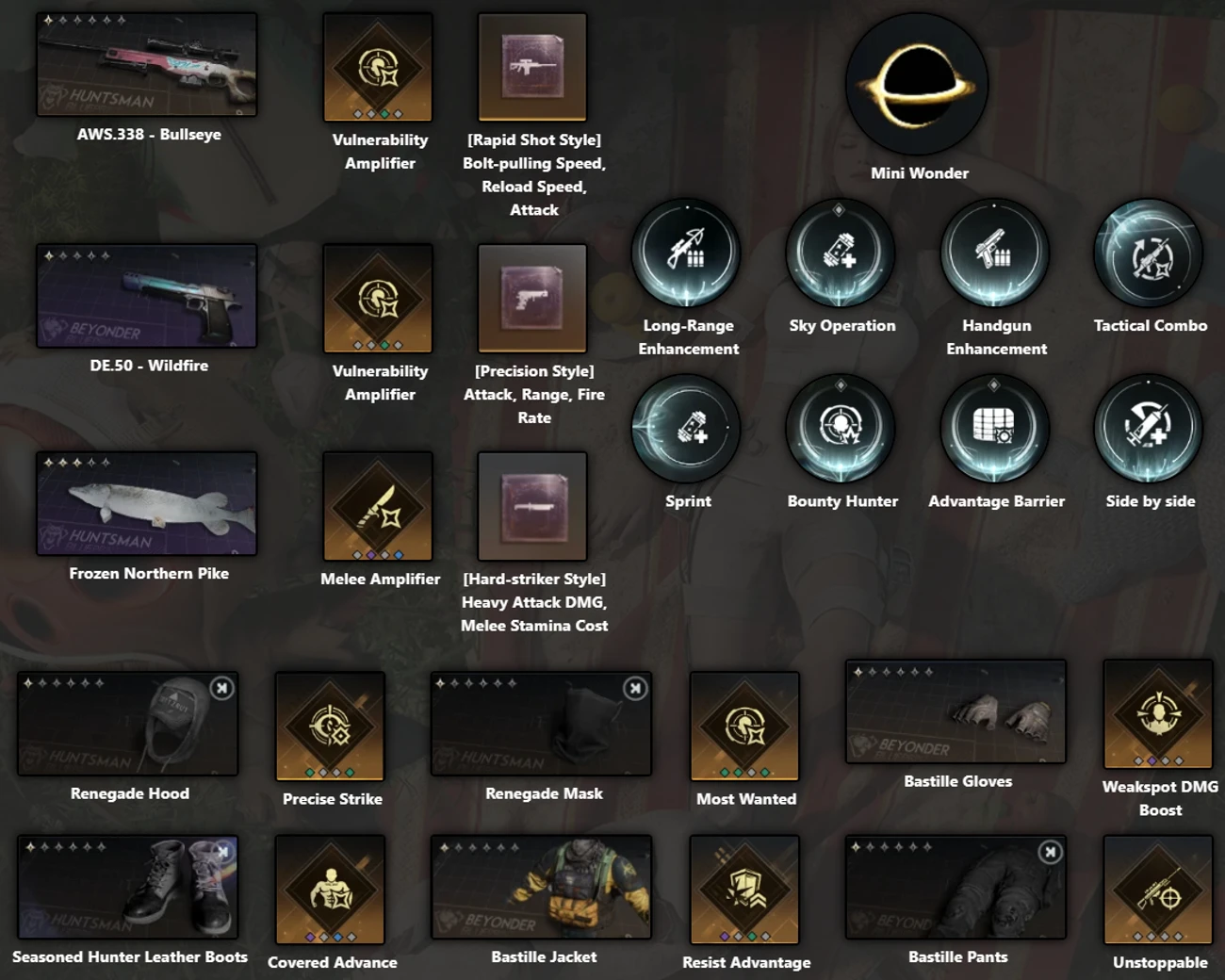This screenshot has width=1225, height=980.
Task: Select the Sky Operation skill
Action: point(841,253)
